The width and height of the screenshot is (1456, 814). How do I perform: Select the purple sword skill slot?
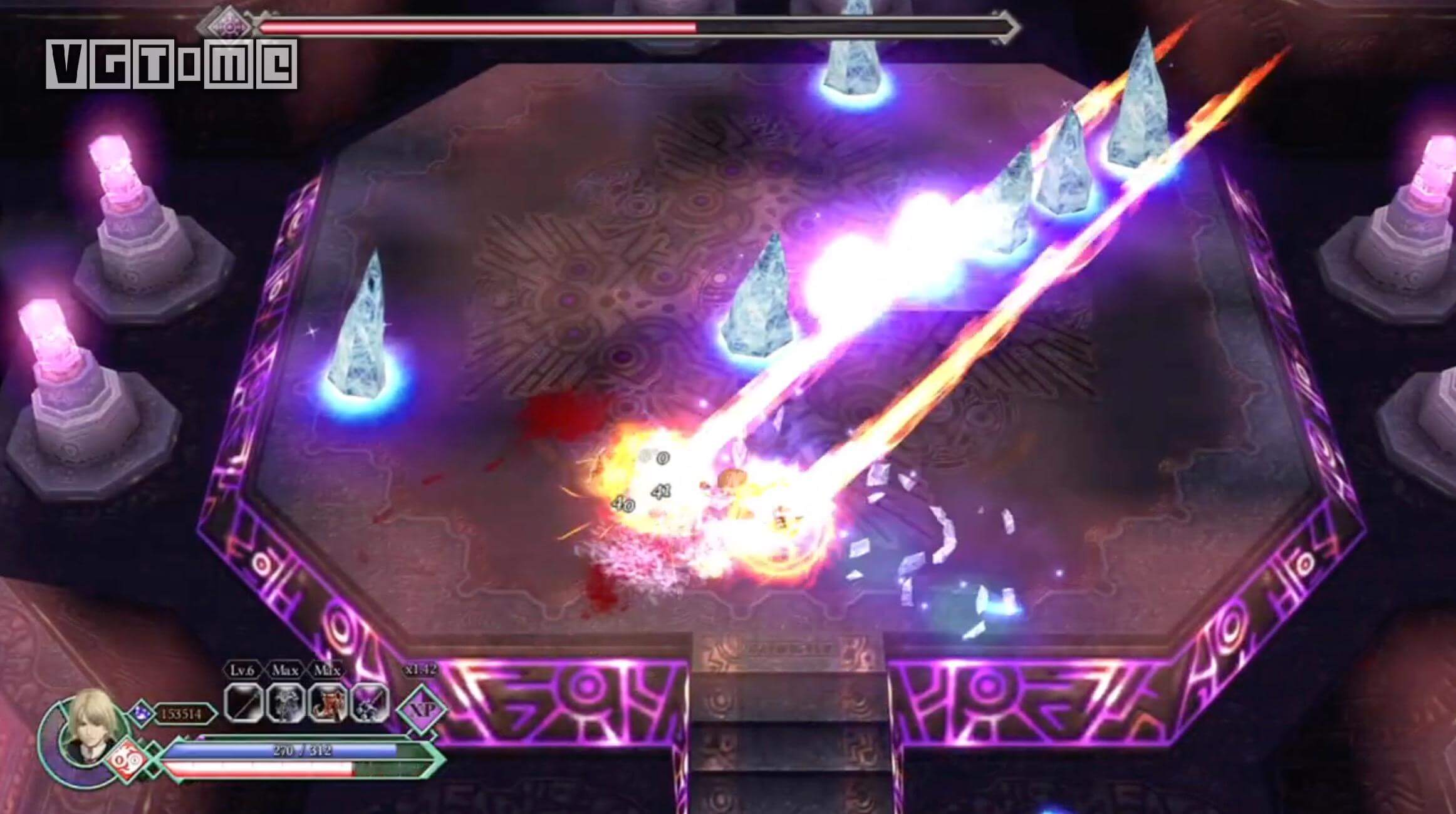(x=370, y=703)
